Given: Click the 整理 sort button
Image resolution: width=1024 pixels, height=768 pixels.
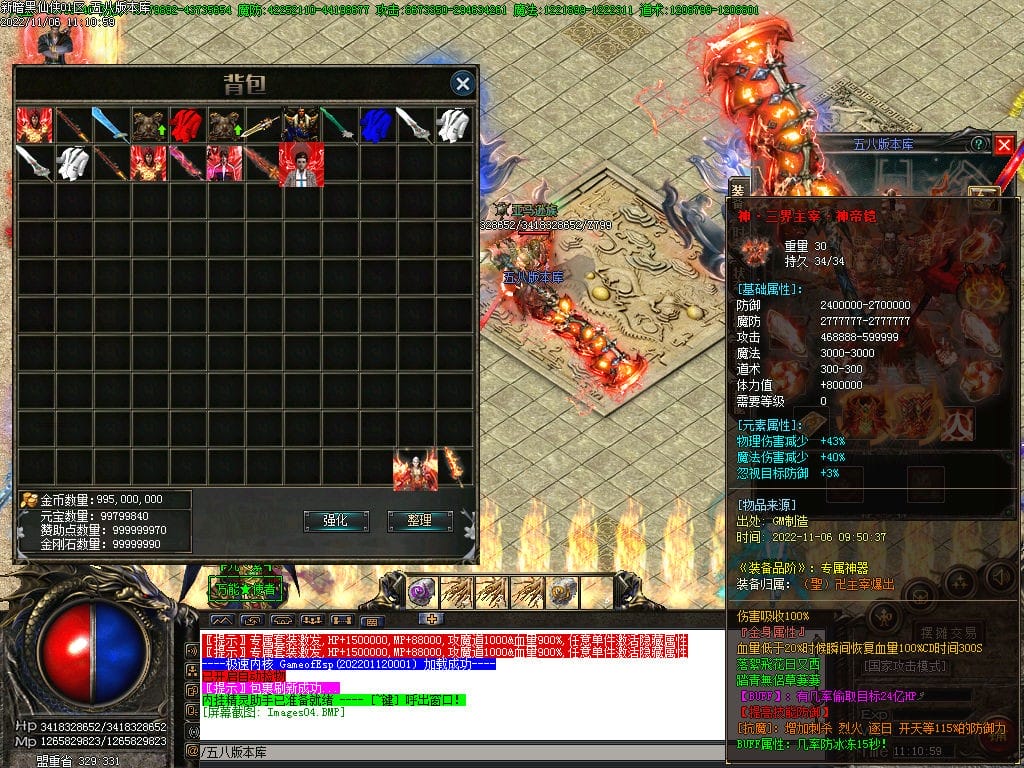Looking at the screenshot, I should [420, 520].
